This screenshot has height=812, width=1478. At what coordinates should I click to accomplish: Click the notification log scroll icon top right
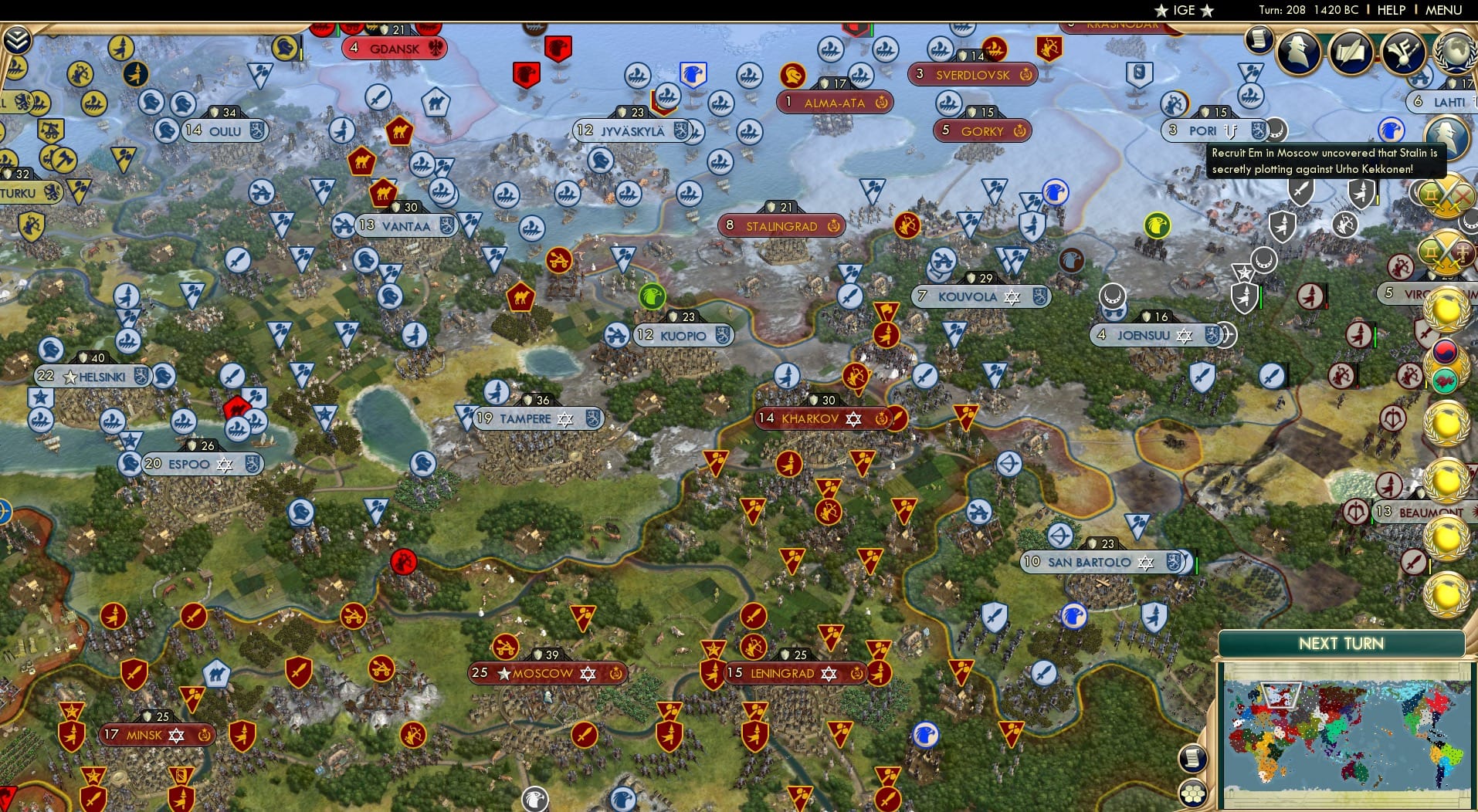[x=1258, y=39]
